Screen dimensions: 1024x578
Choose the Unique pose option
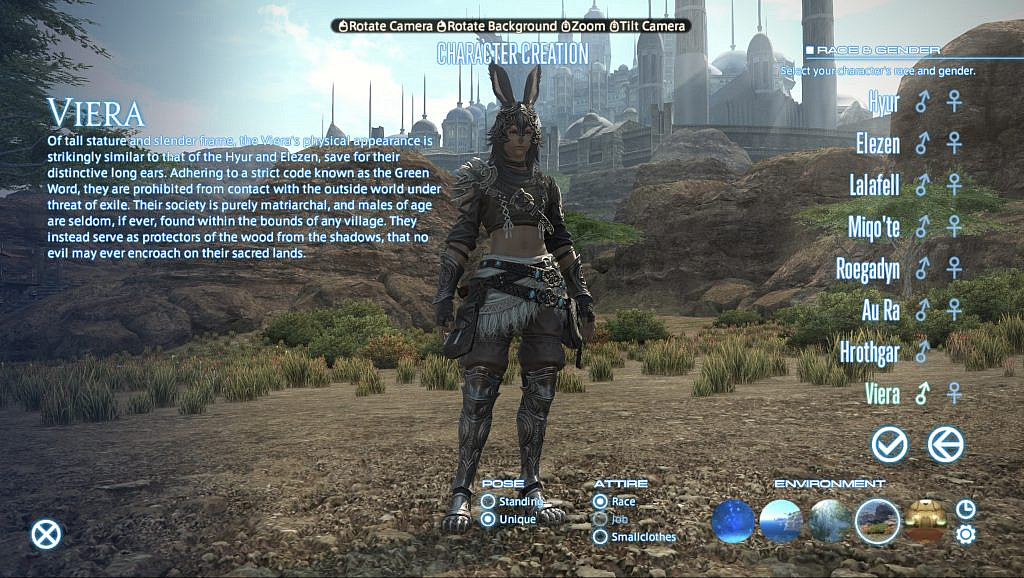[488, 519]
